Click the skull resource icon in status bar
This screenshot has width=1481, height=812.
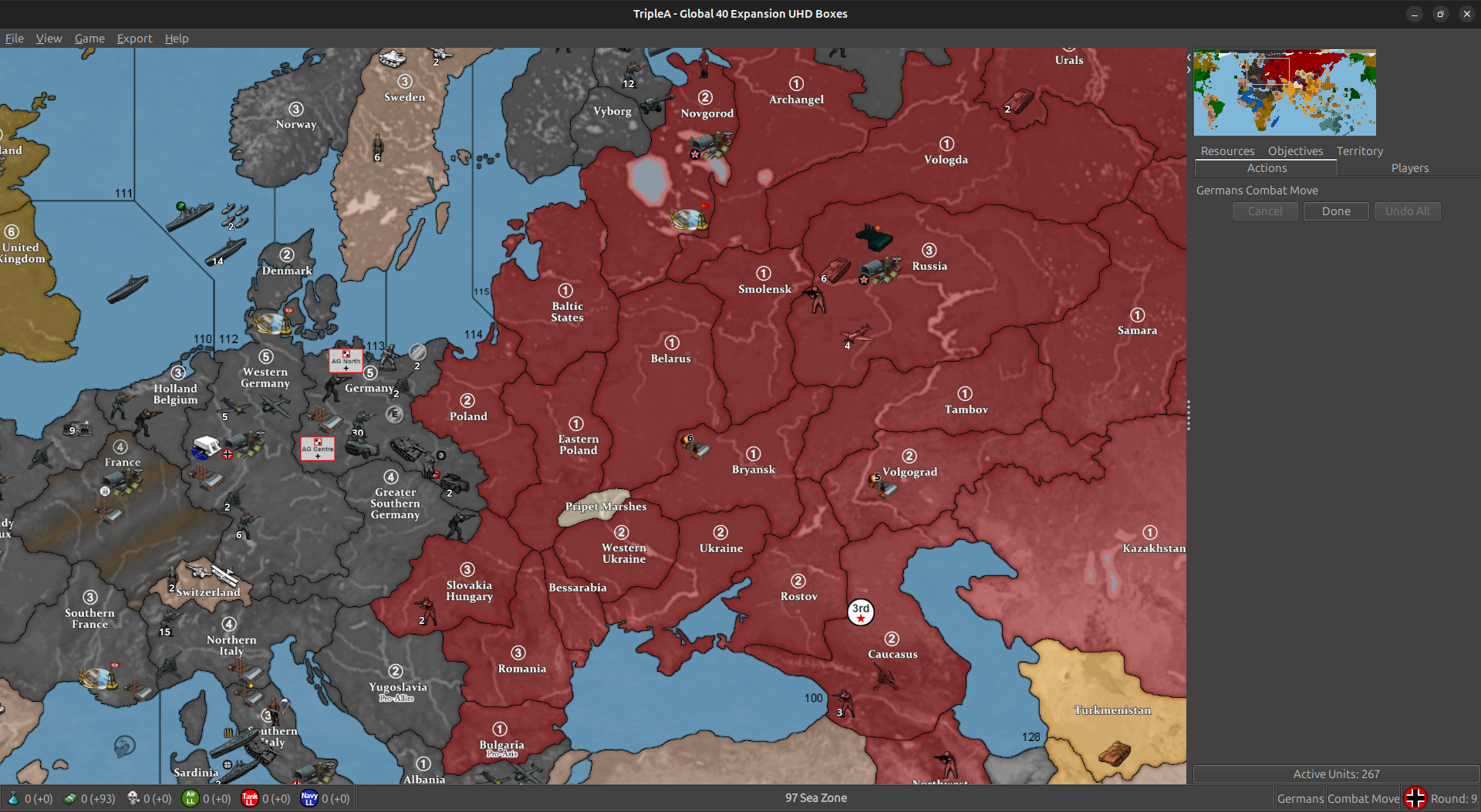(x=133, y=799)
